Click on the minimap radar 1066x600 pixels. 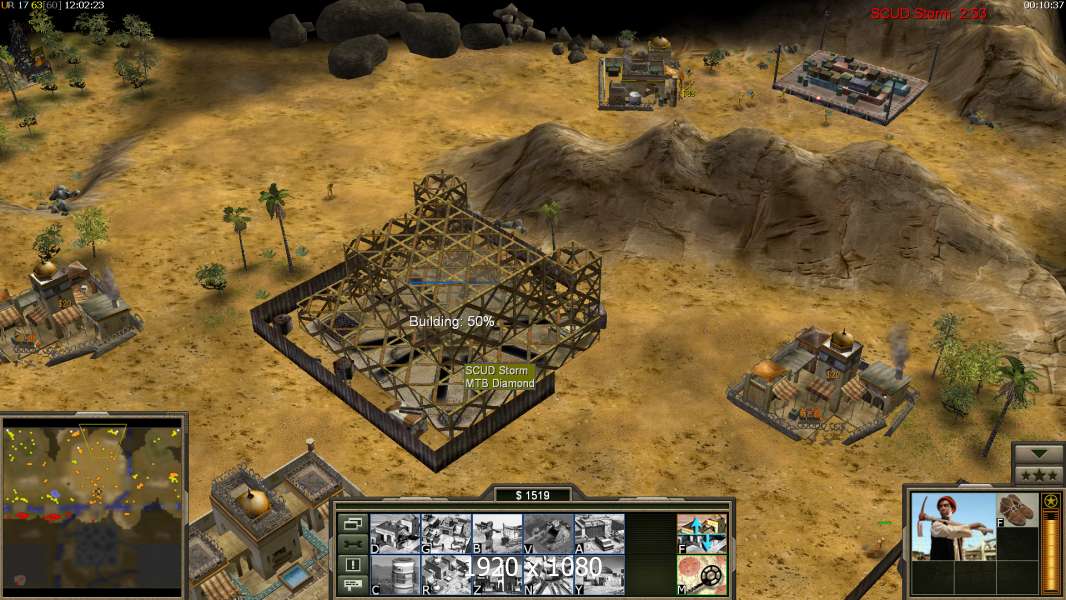pyautogui.click(x=93, y=505)
